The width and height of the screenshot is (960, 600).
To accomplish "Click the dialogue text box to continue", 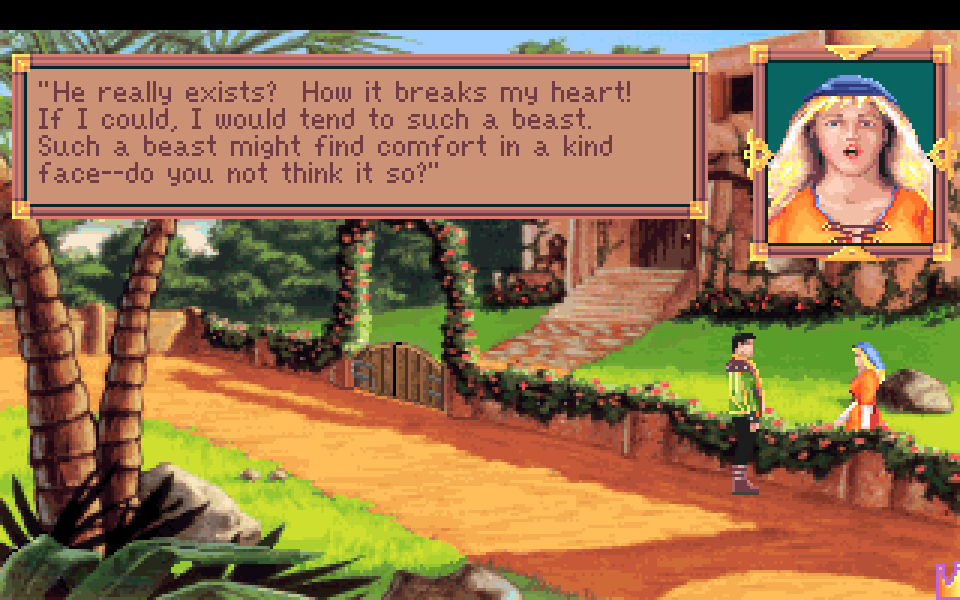I will (358, 135).
